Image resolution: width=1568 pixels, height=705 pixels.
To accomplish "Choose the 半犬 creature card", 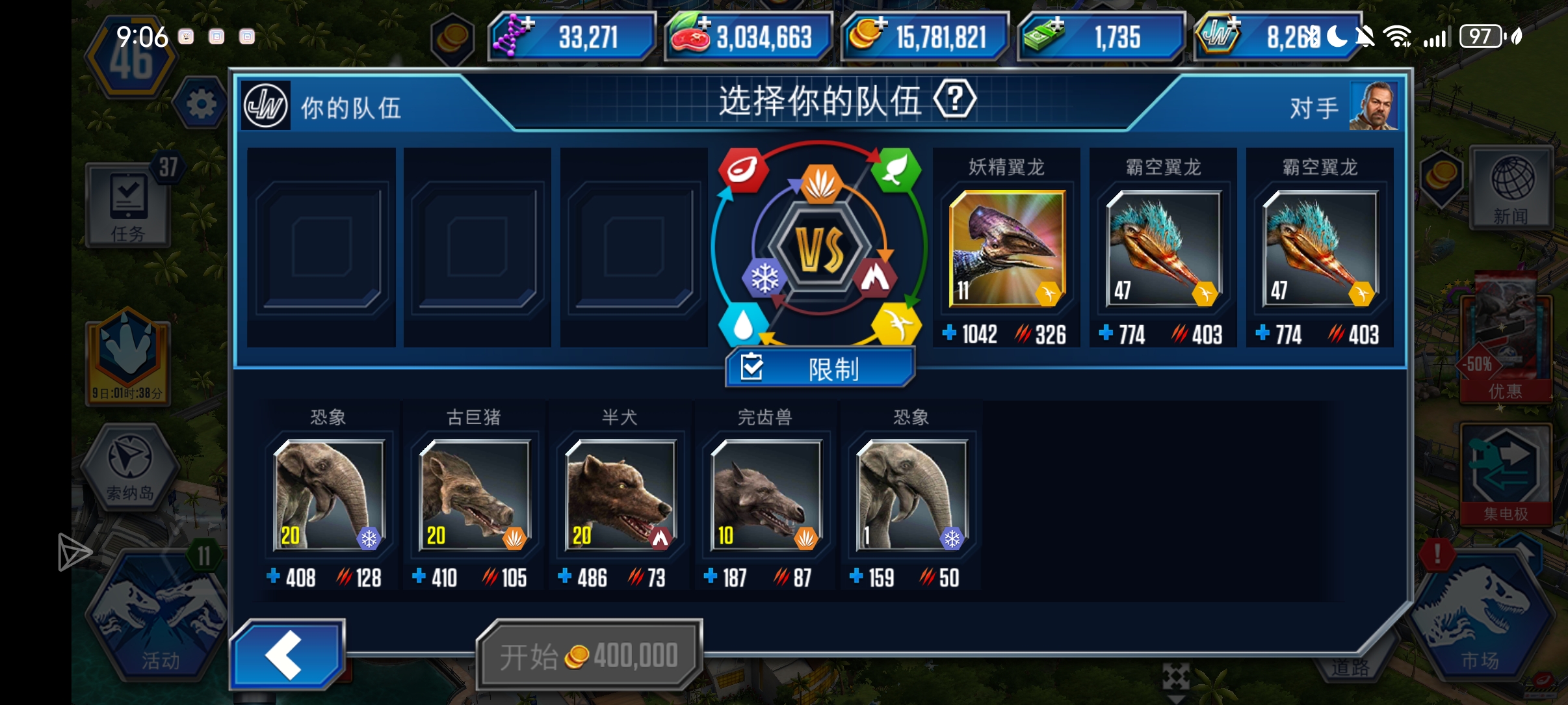I will [x=620, y=495].
